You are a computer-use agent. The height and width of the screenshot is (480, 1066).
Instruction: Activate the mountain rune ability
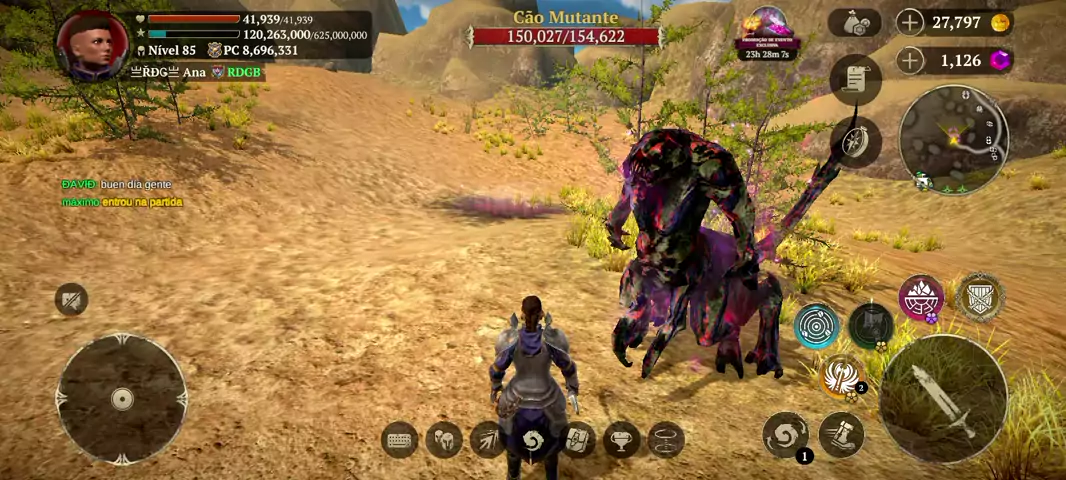pos(921,298)
